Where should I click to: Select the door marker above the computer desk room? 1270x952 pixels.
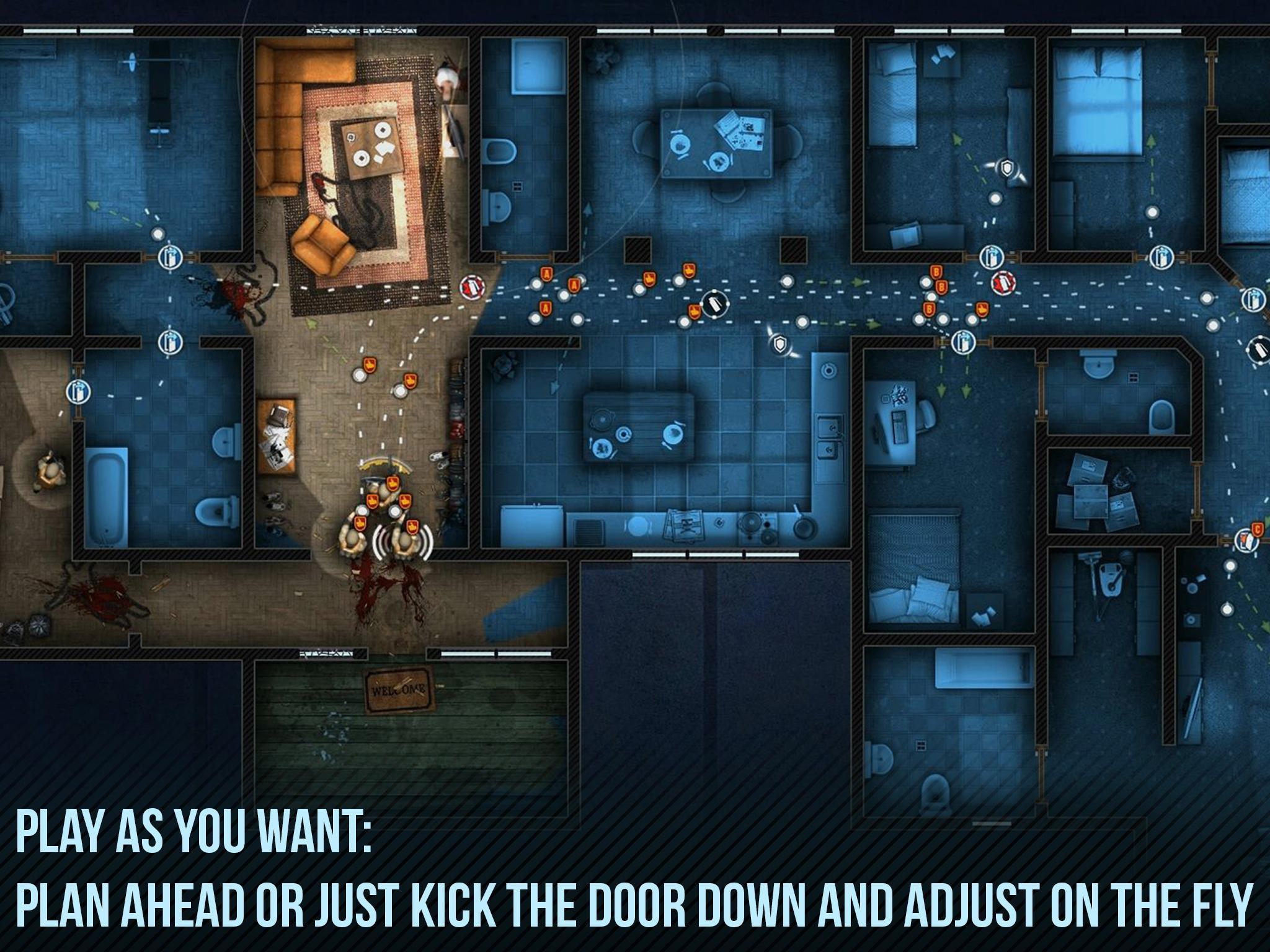click(962, 342)
